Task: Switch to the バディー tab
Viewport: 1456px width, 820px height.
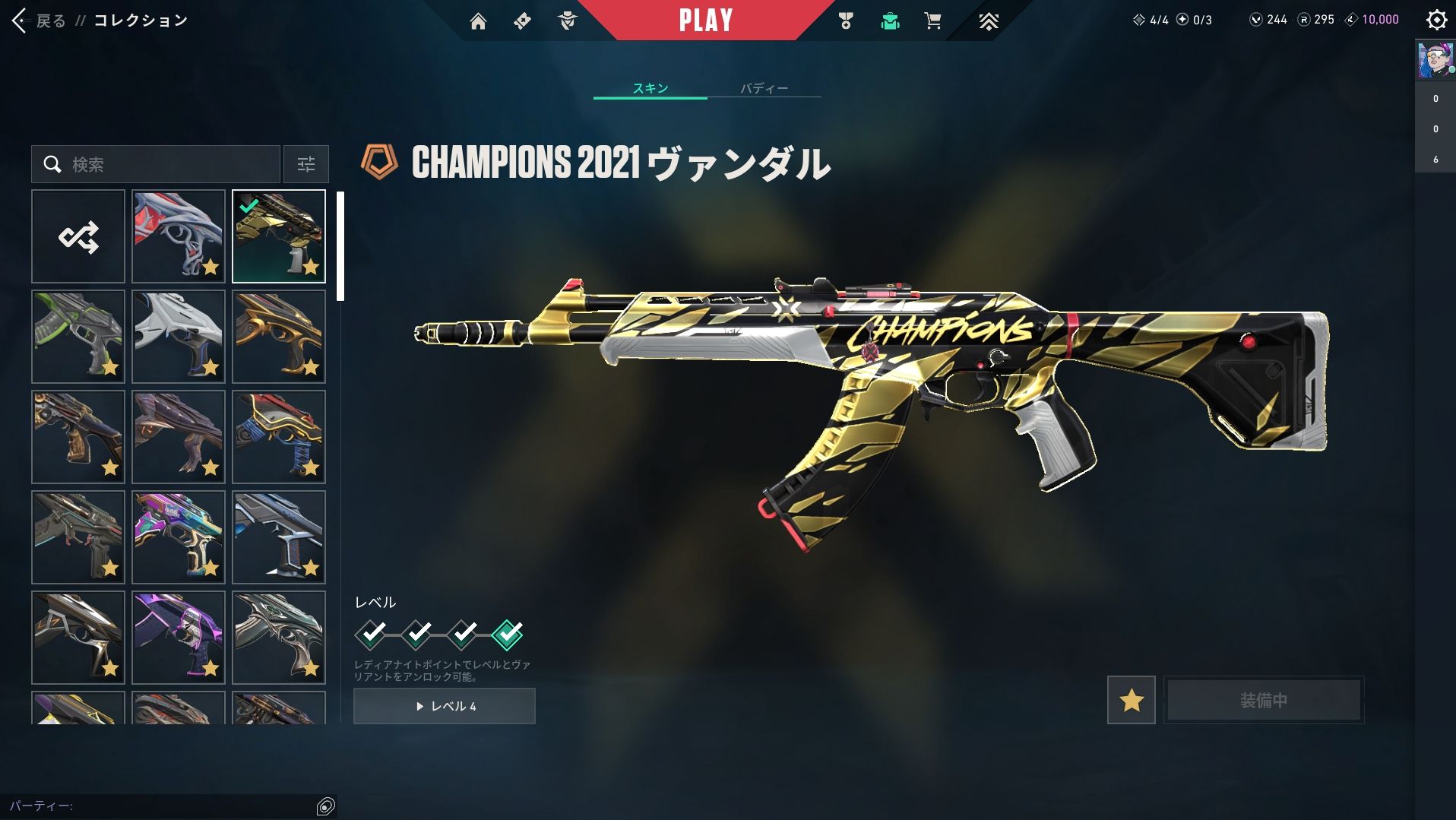Action: (x=764, y=88)
